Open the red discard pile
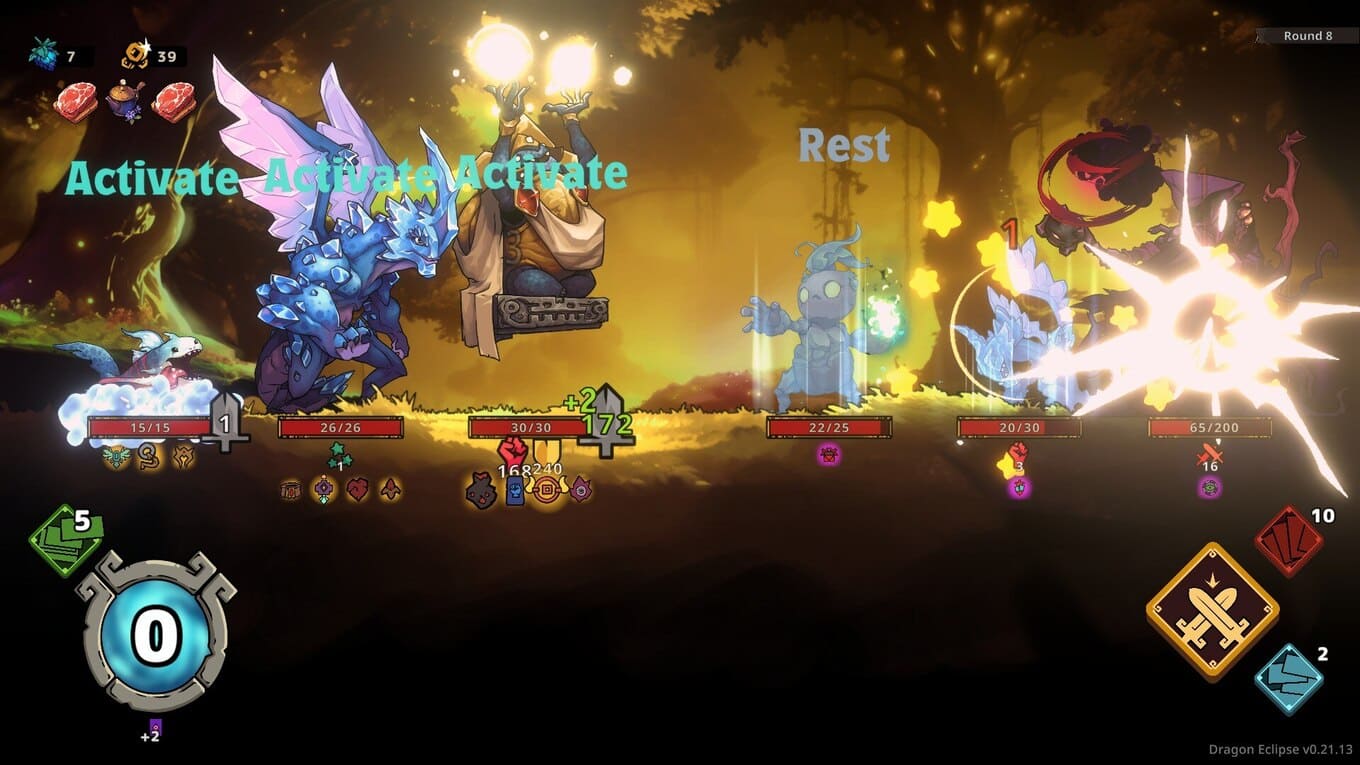The height and width of the screenshot is (765, 1360). coord(1289,541)
